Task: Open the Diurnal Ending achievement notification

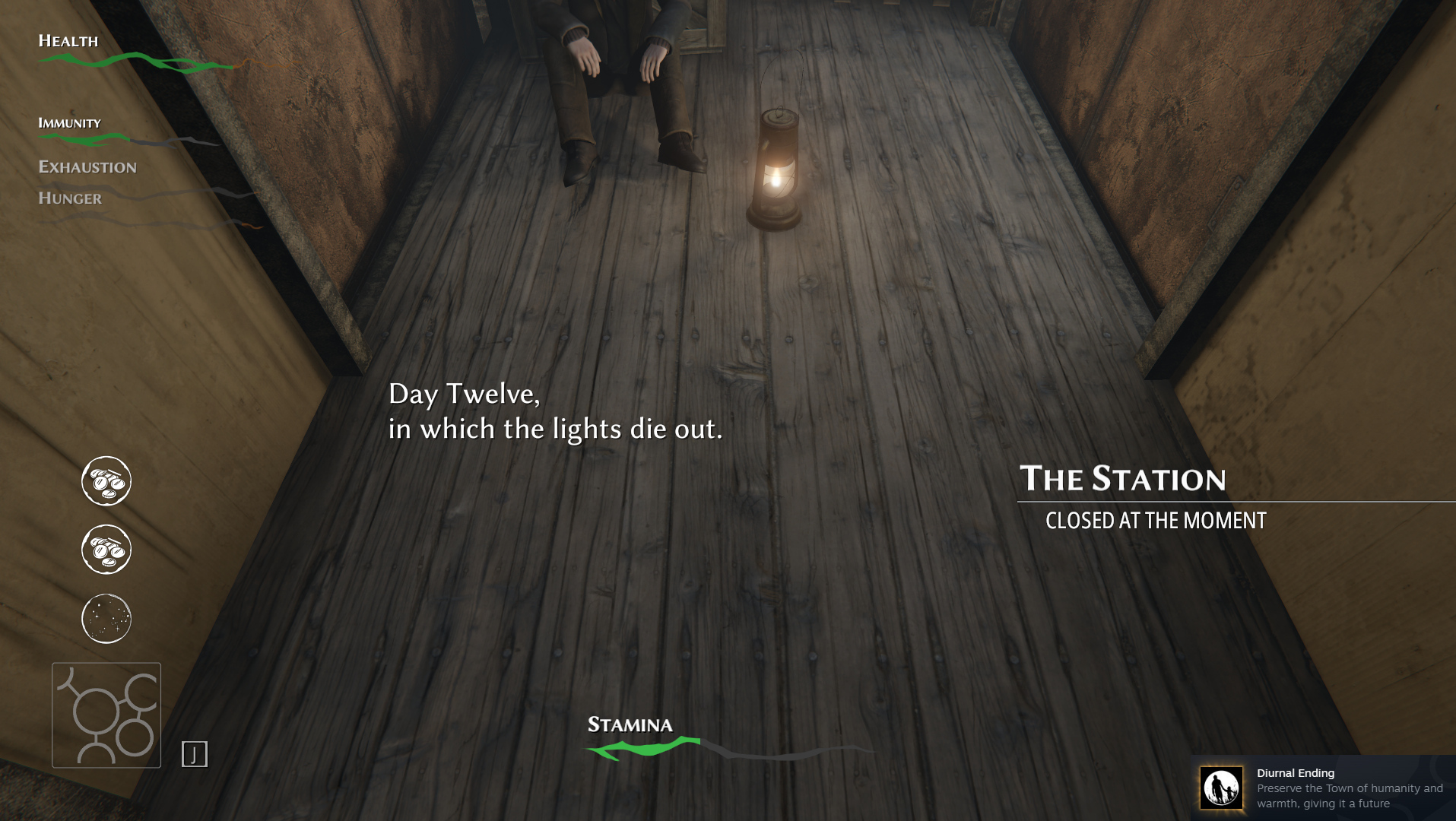Action: pos(1323,788)
